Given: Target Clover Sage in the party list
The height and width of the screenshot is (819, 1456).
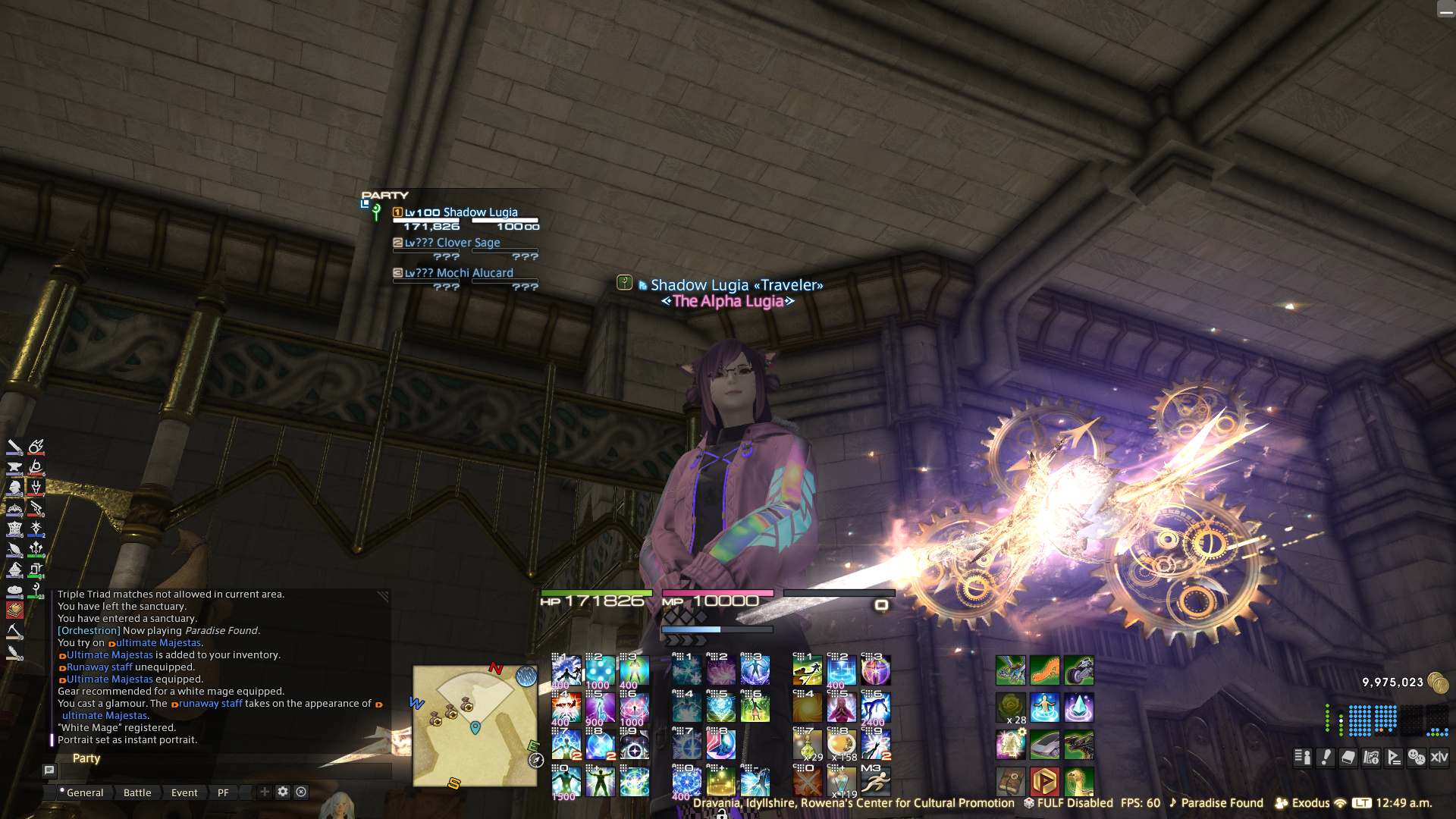Looking at the screenshot, I should click(466, 243).
